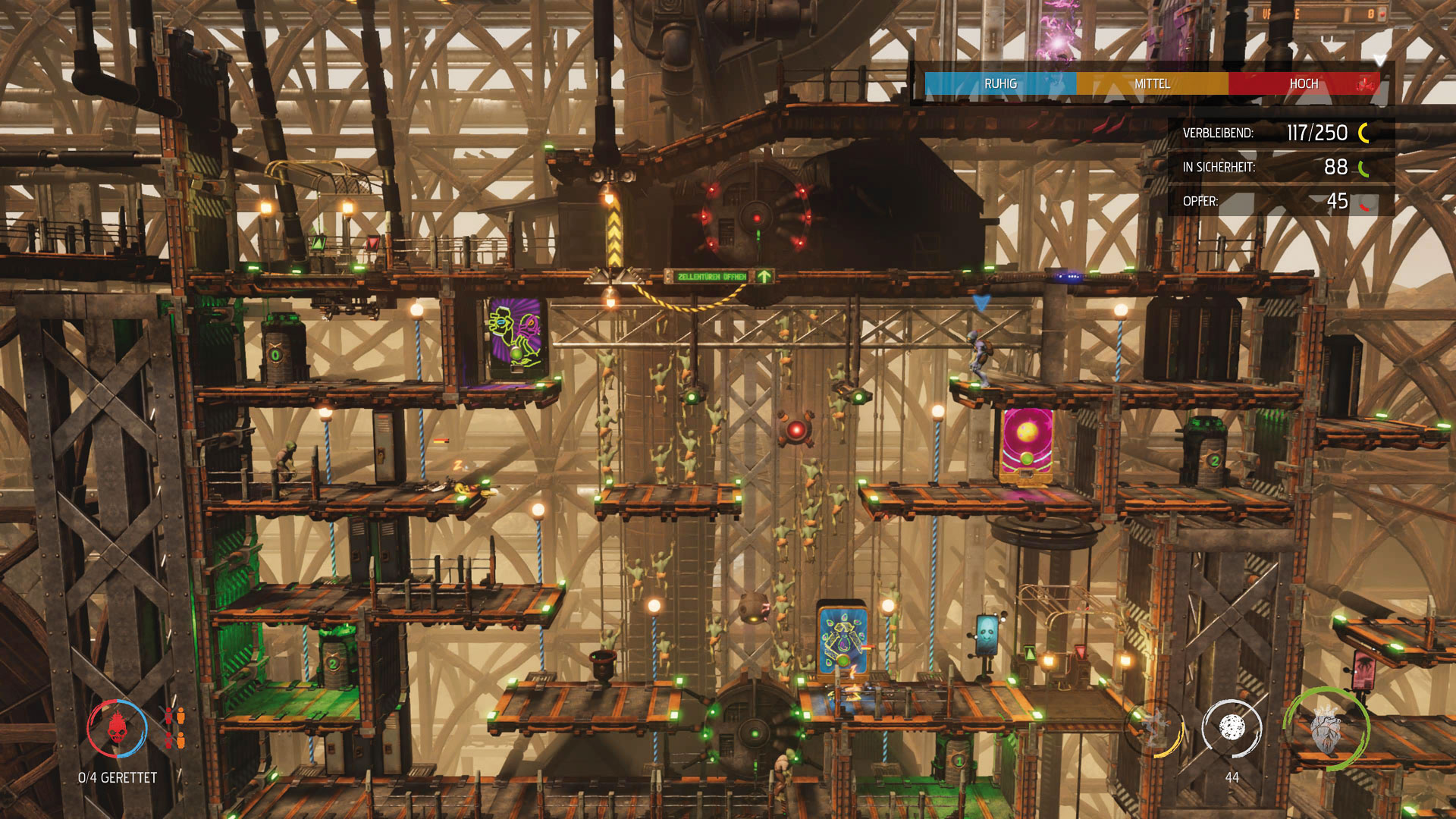The image size is (1456, 819).
Task: Click the red HOCH alert segment
Action: point(1304,83)
